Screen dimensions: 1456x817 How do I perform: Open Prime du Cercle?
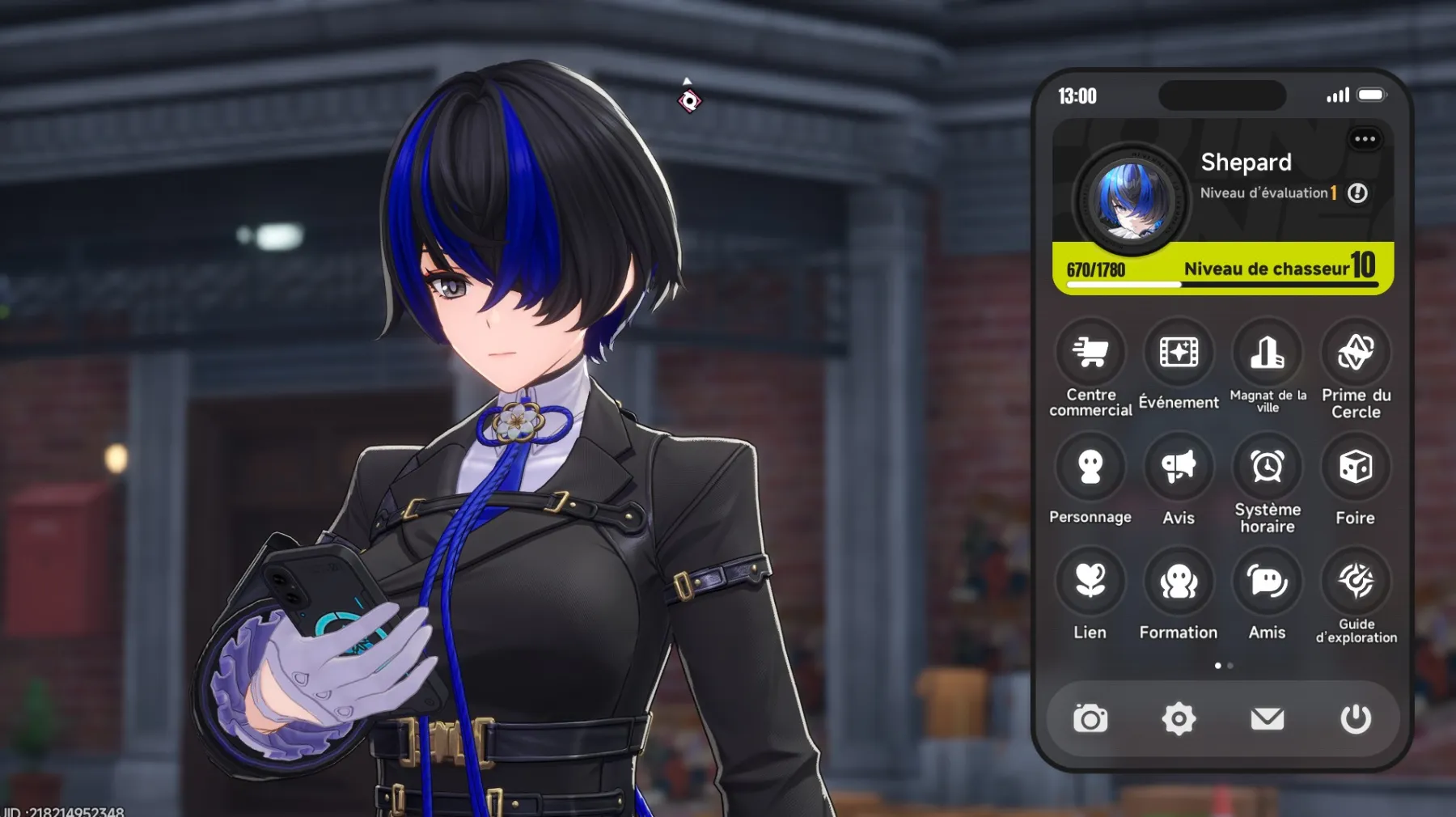pyautogui.click(x=1356, y=353)
